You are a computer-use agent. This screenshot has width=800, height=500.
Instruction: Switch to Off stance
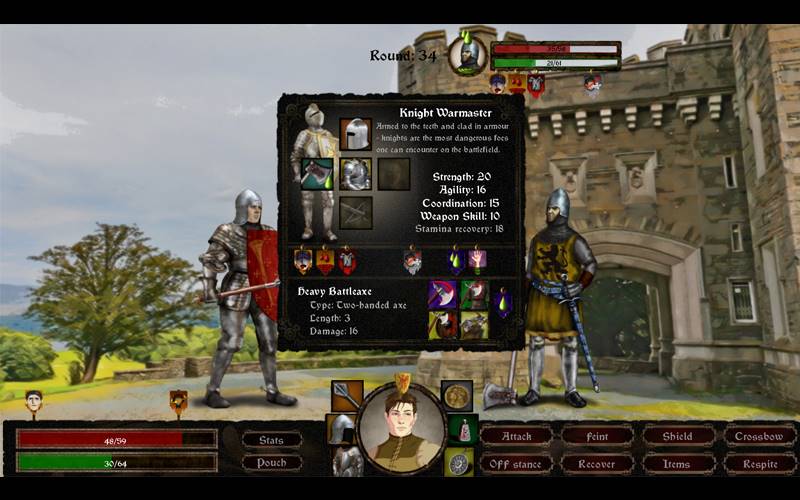516,464
